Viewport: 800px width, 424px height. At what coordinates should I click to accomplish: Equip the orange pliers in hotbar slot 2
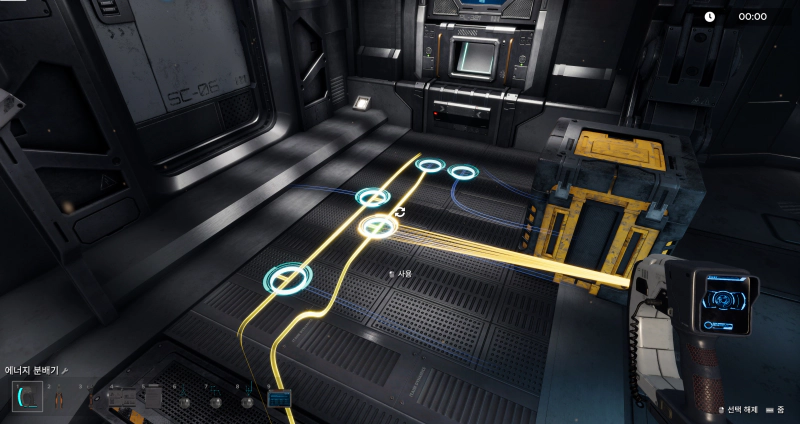click(57, 400)
